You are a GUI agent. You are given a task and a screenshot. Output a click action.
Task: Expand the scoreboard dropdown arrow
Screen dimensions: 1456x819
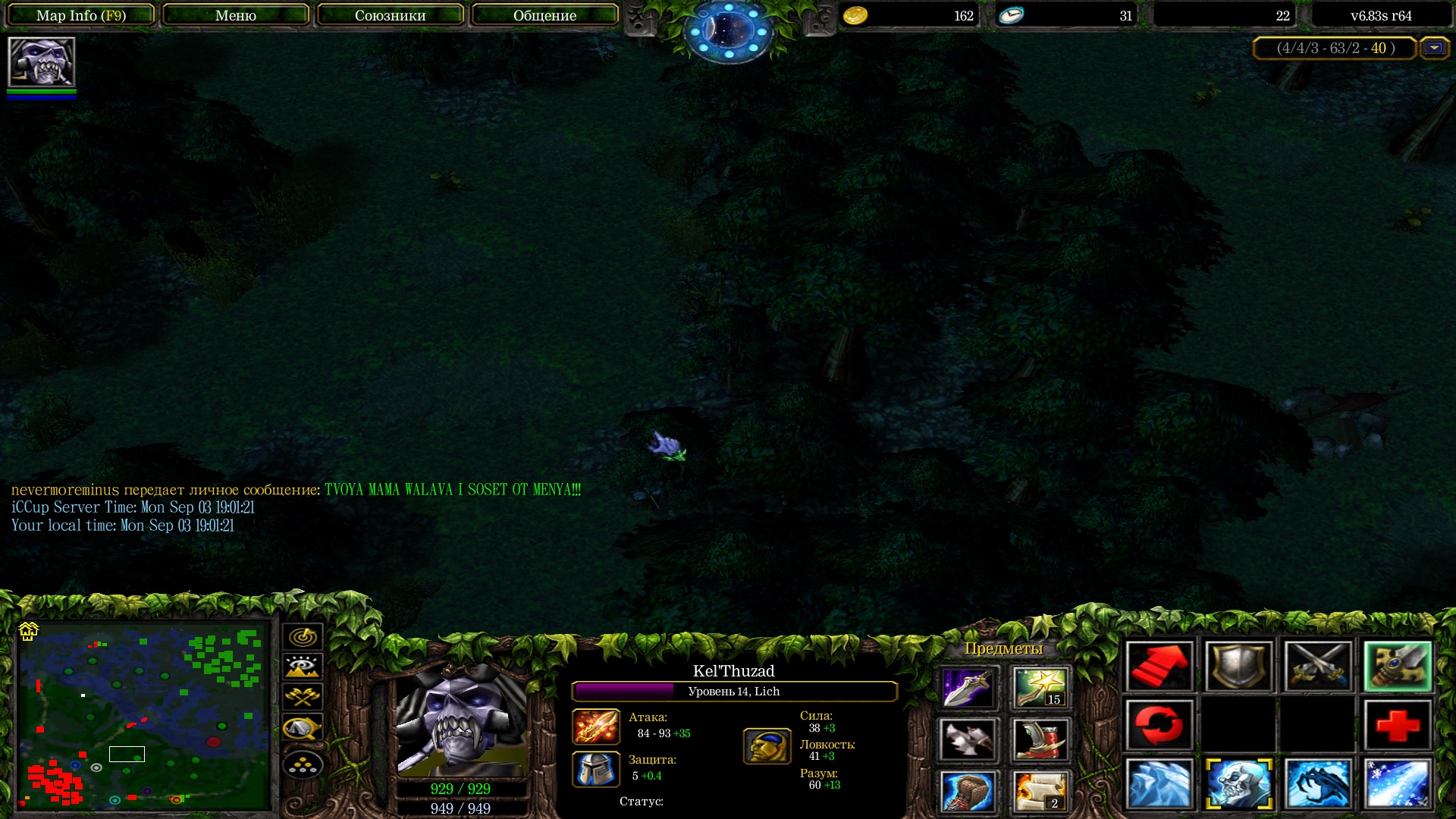1433,48
